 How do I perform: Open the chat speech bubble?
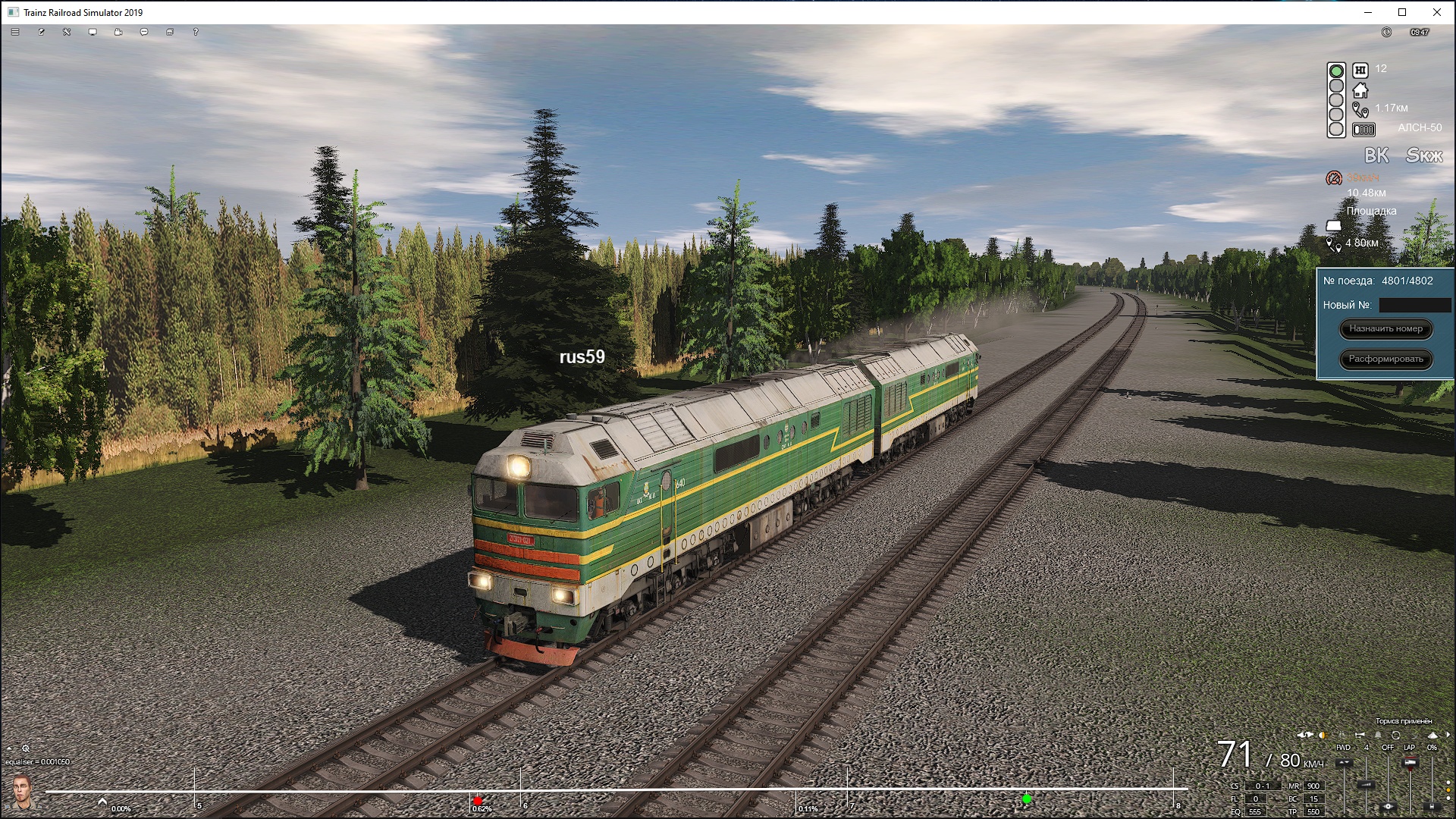(144, 32)
